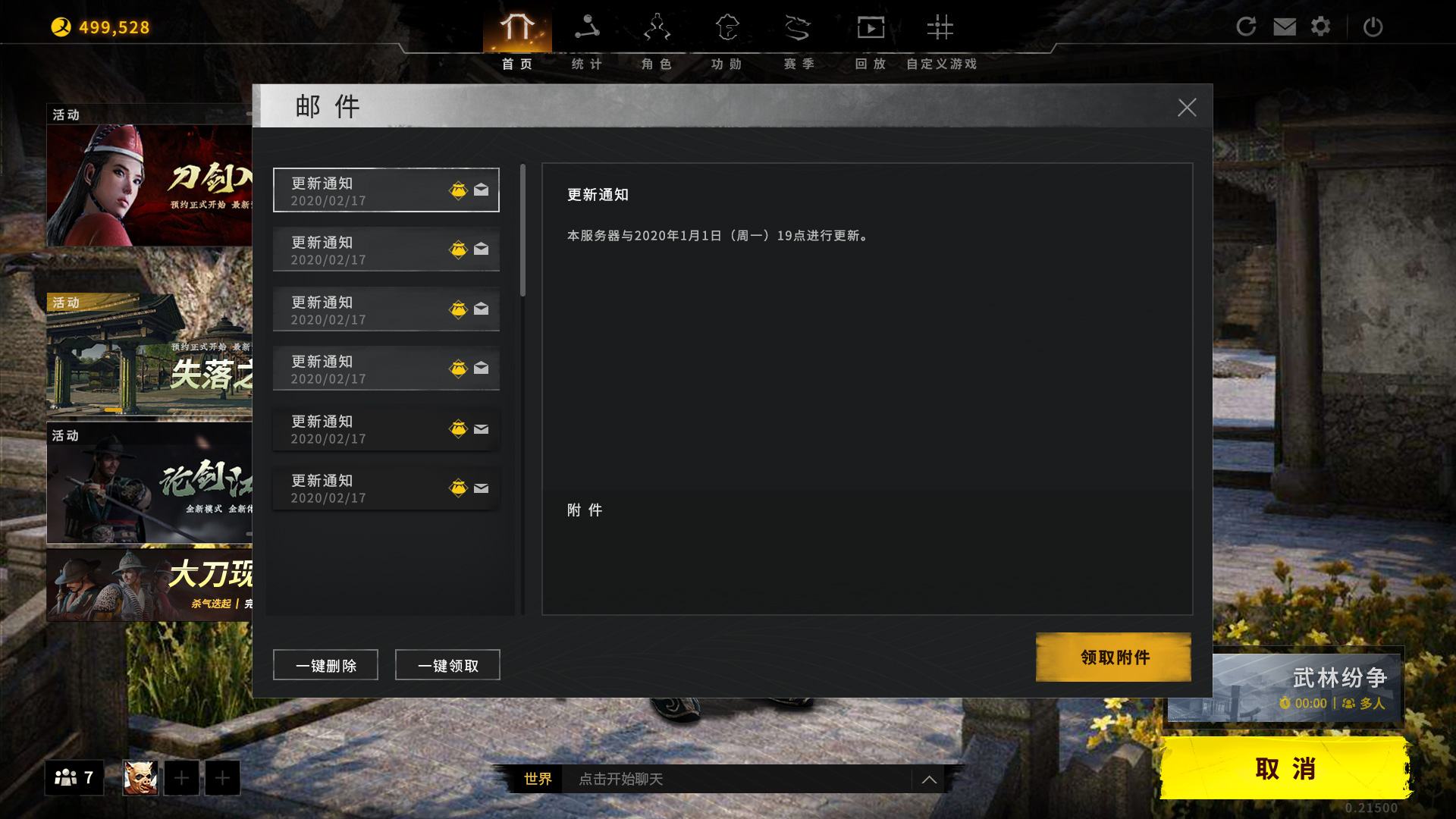The height and width of the screenshot is (819, 1456).
Task: Open the settings gear icon
Action: coord(1320,26)
